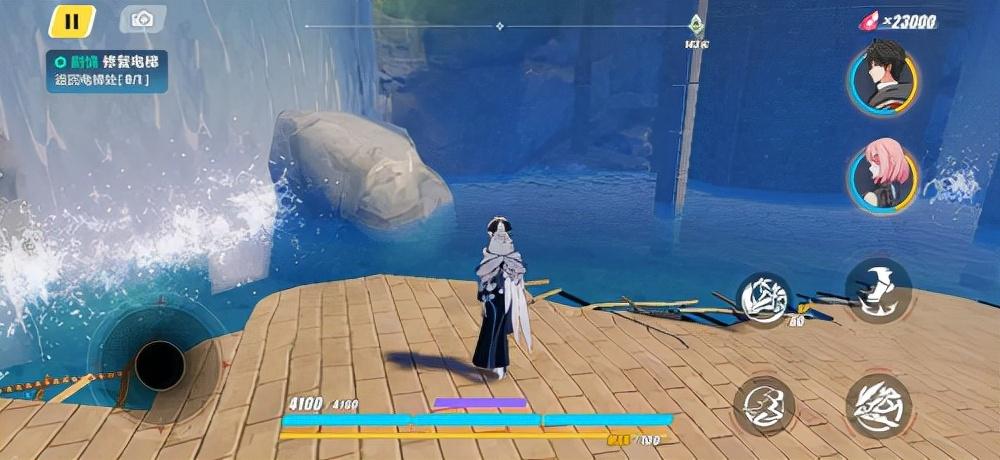The width and height of the screenshot is (1000, 460).
Task: Tap the virtual movement joystick
Action: click(x=158, y=365)
